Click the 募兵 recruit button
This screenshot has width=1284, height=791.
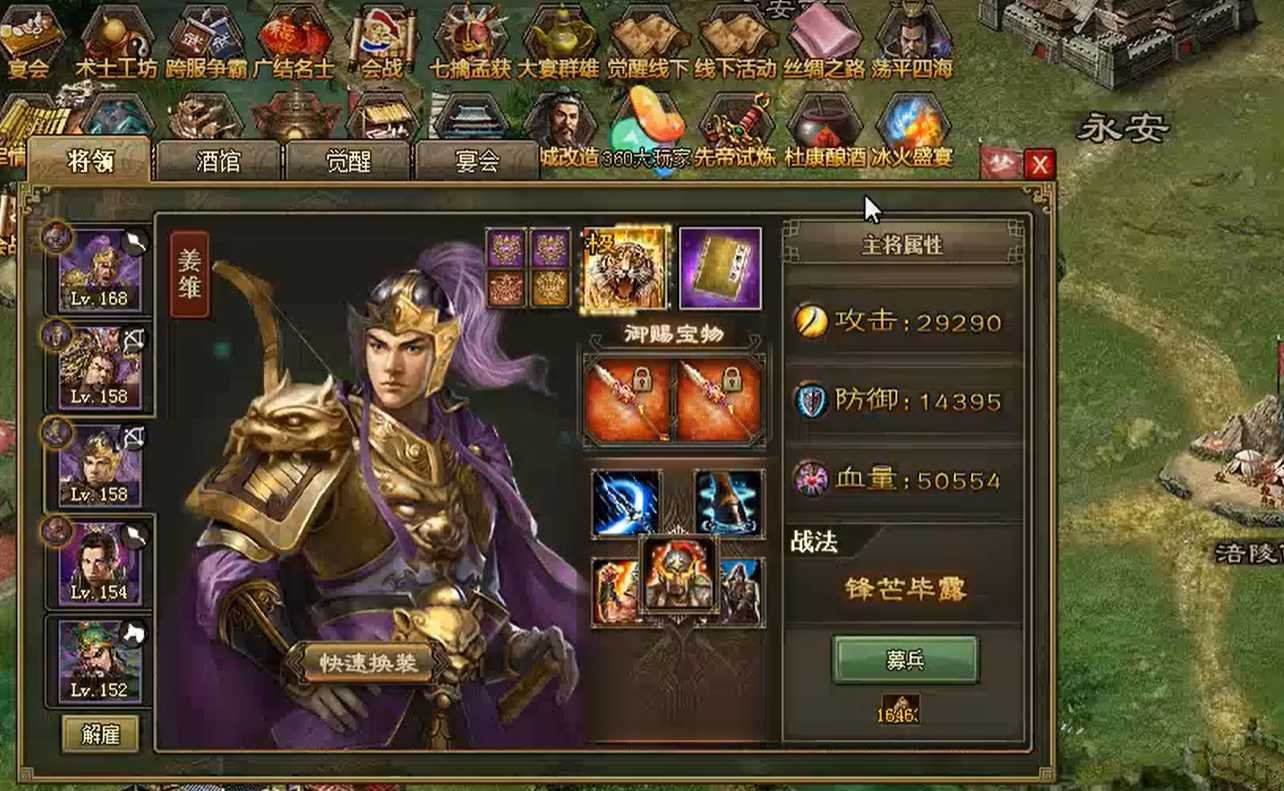tap(906, 659)
